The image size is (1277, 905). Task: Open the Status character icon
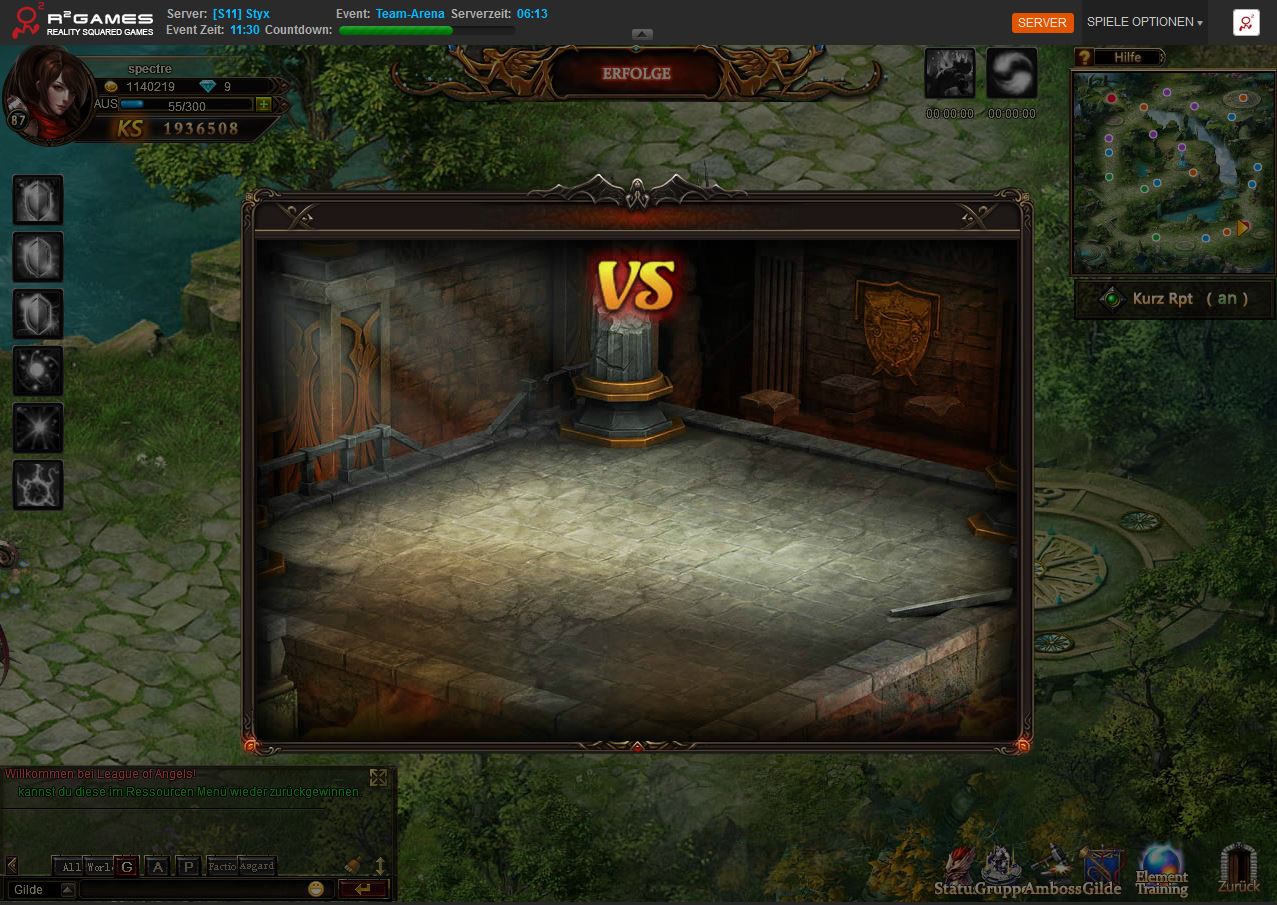957,868
